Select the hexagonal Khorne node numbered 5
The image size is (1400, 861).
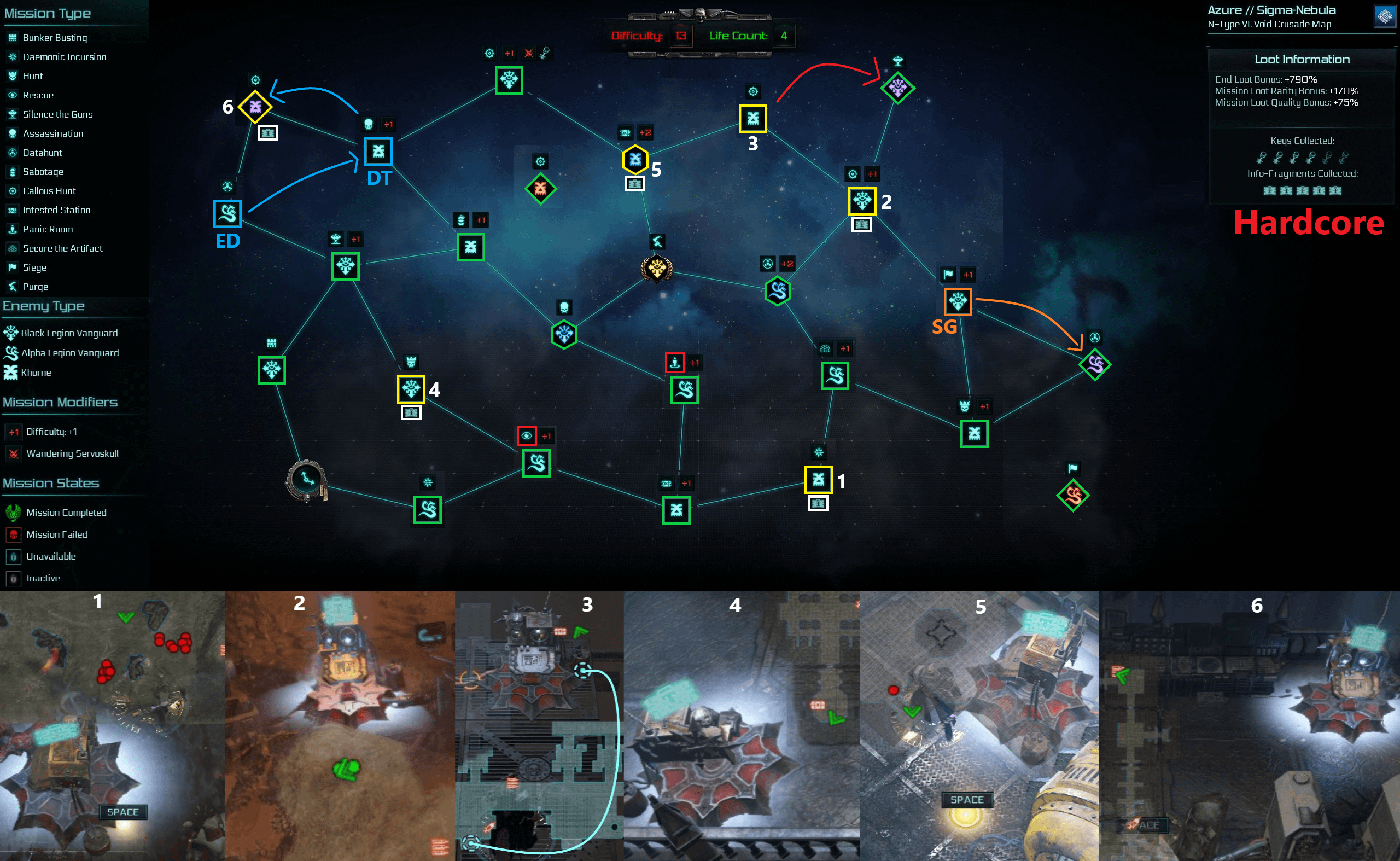(635, 159)
